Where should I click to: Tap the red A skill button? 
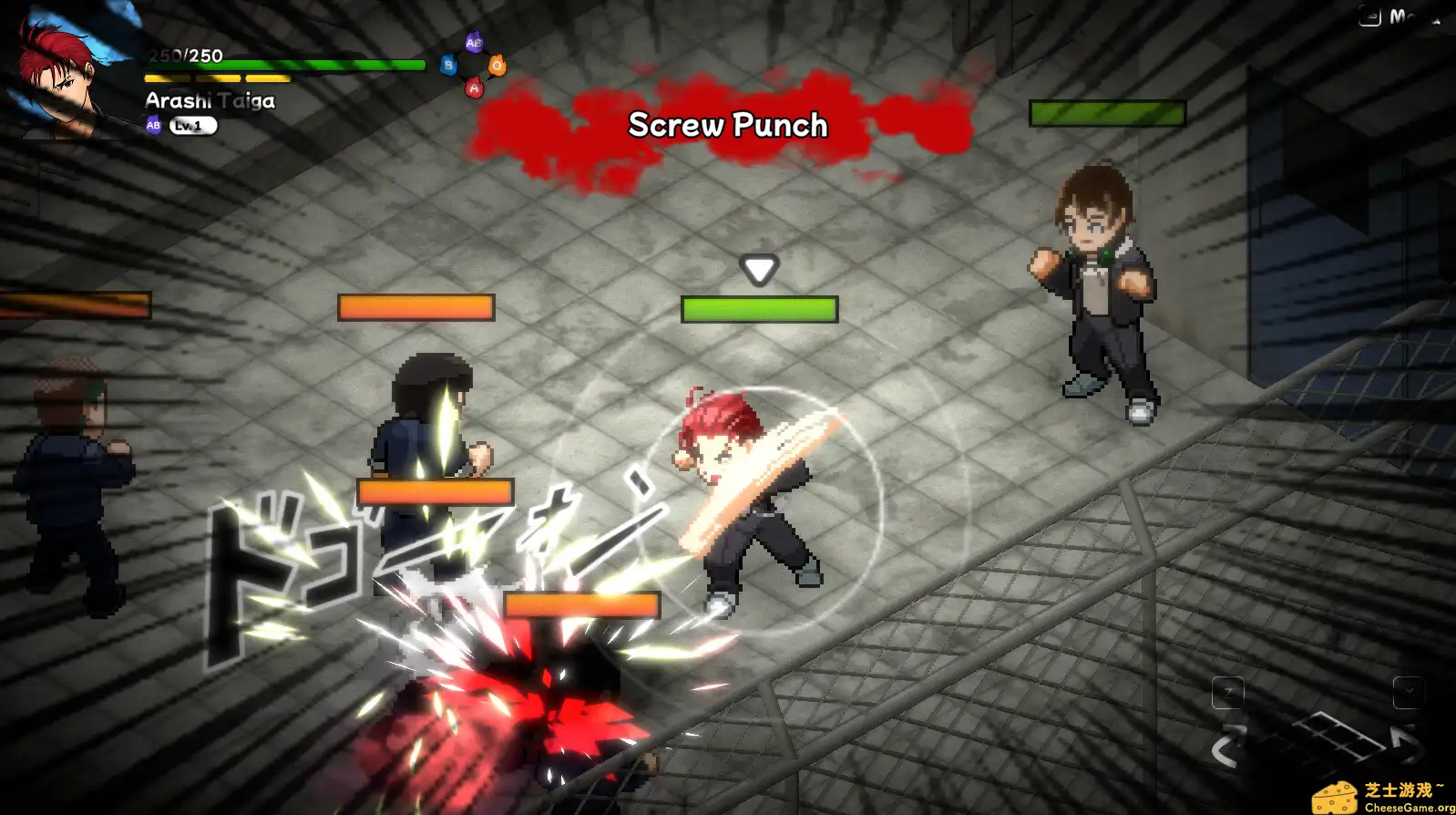coord(474,88)
